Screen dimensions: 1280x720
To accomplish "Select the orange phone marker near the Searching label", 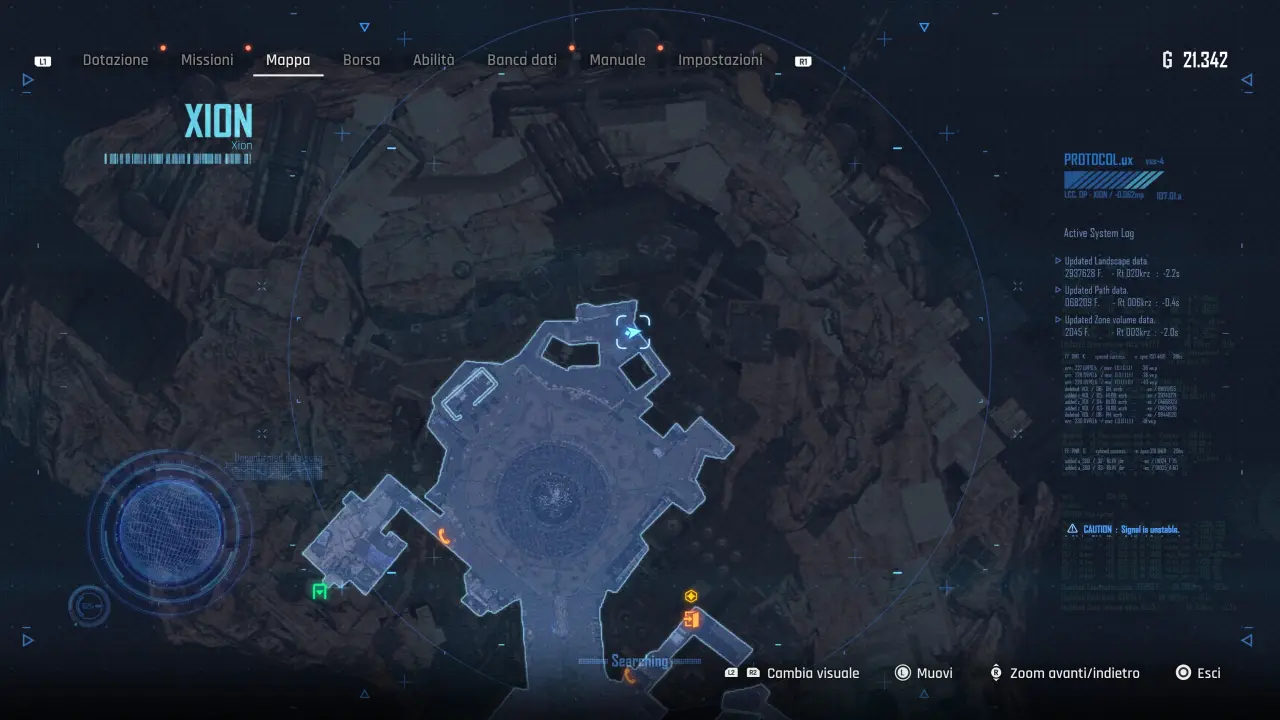I will click(x=630, y=676).
